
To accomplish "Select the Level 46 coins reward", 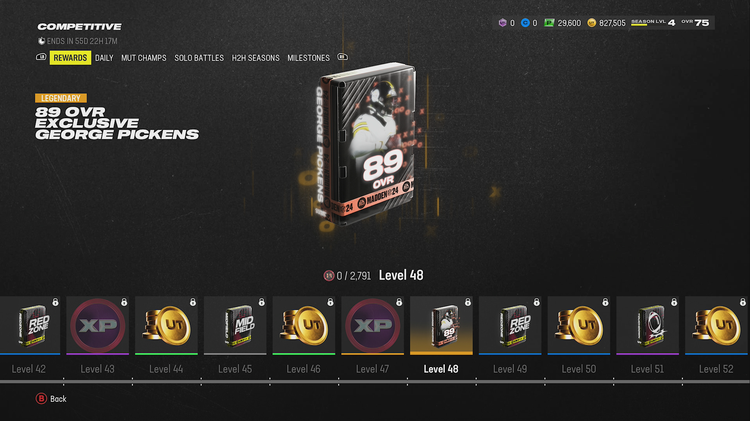I will [303, 325].
